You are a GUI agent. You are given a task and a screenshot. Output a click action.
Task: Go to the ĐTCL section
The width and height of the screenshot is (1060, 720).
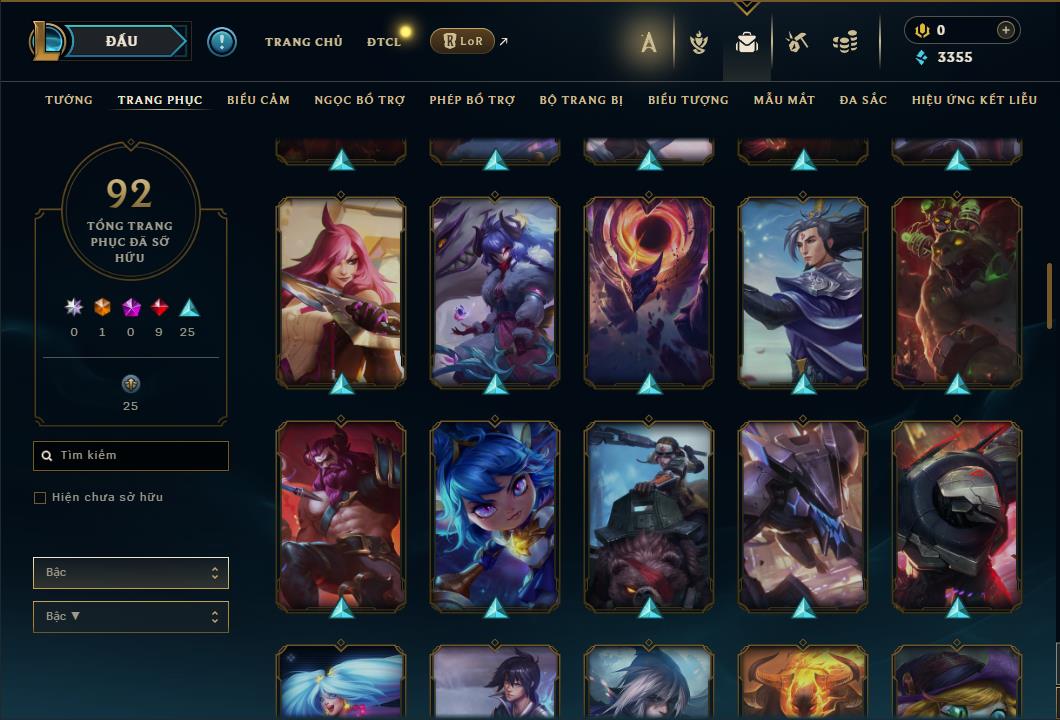pos(383,42)
